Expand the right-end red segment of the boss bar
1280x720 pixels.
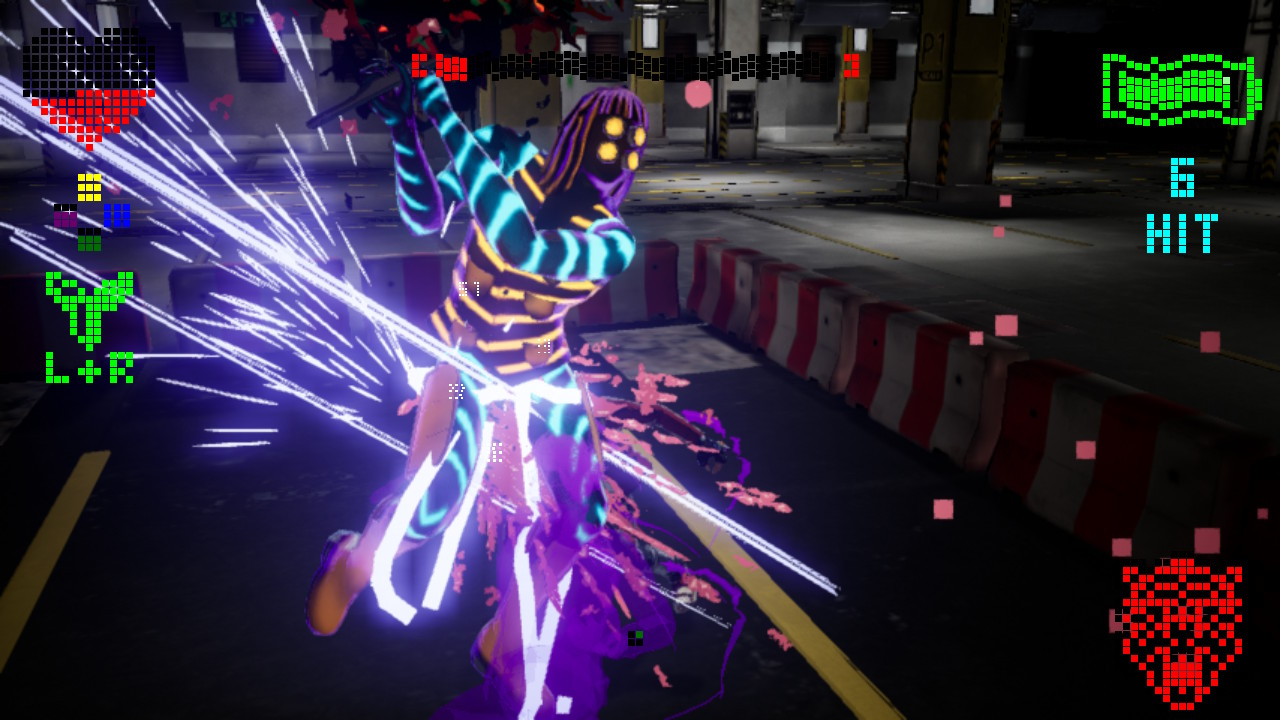pos(850,67)
